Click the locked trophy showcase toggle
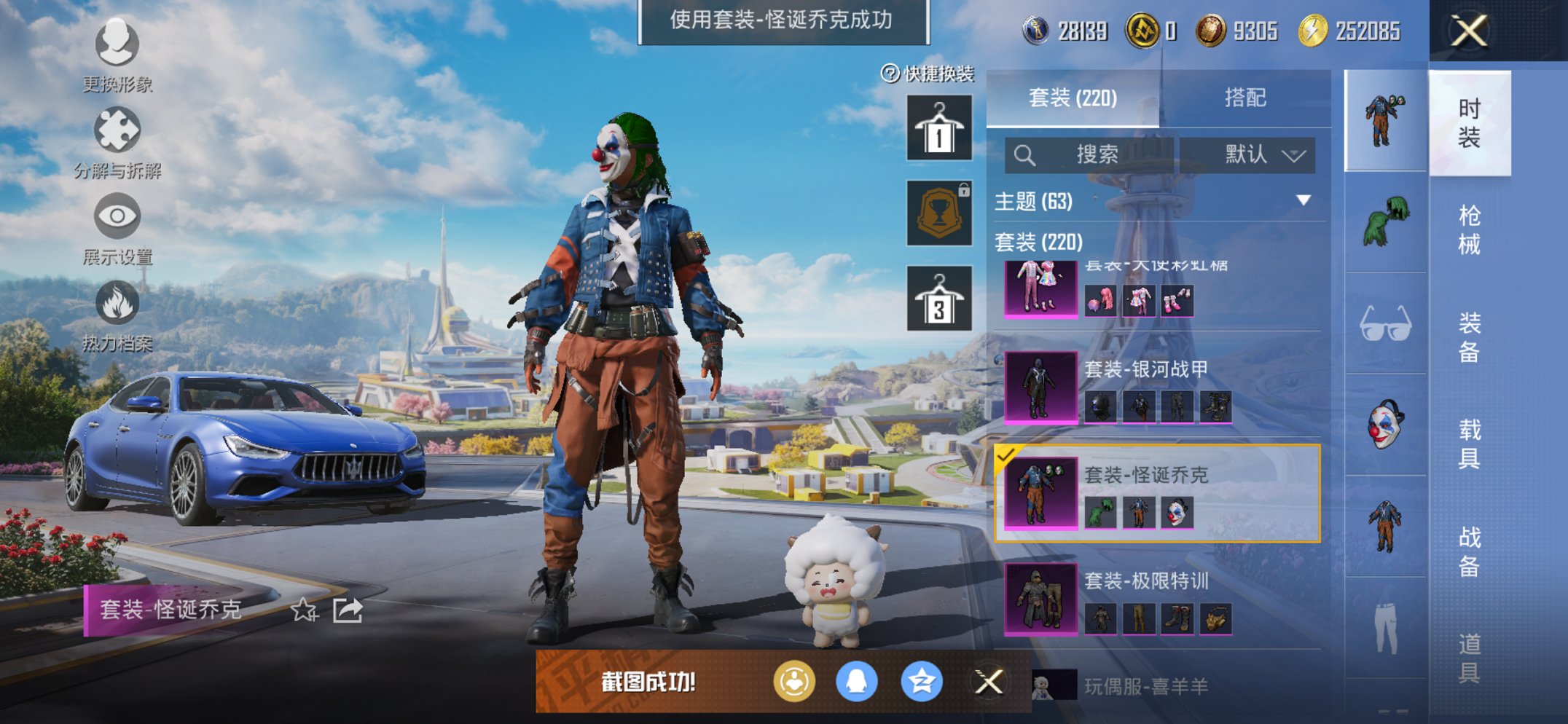The height and width of the screenshot is (724, 1568). pyautogui.click(x=938, y=213)
